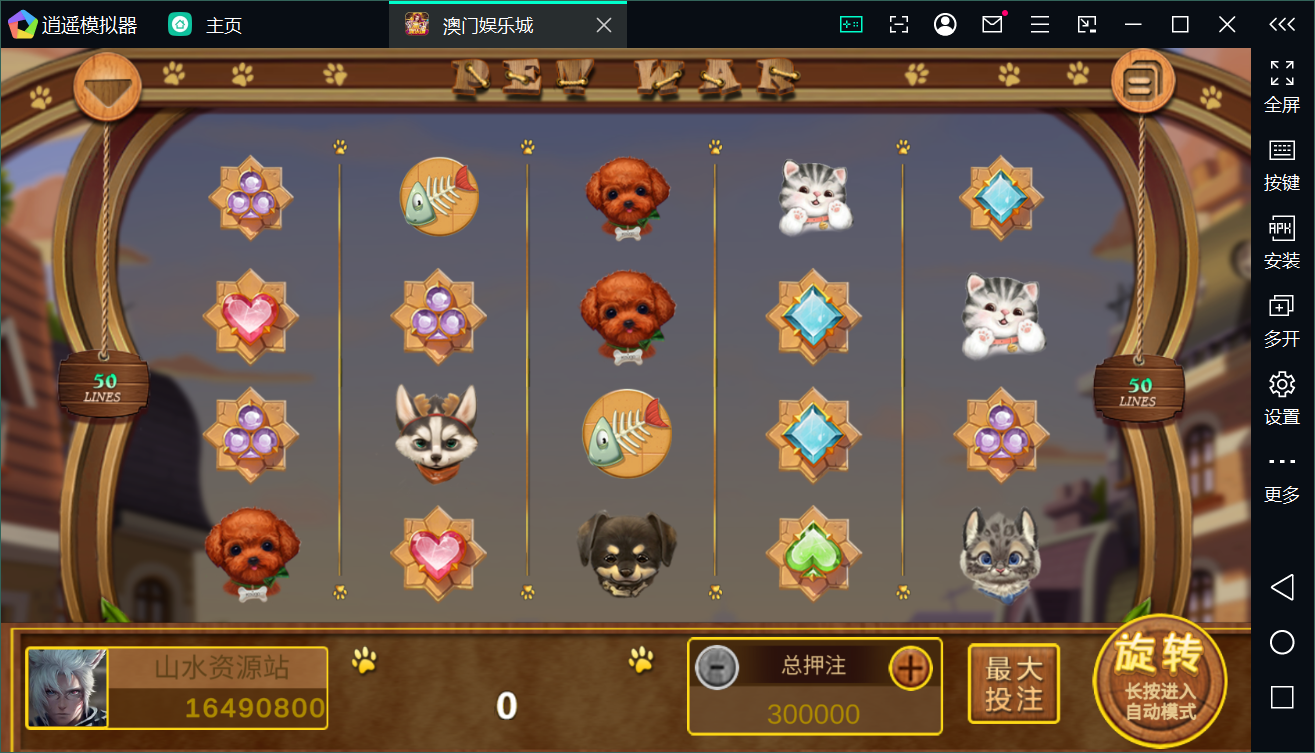1315x753 pixels.
Task: Expand the hanging arrow panel in game
Action: pyautogui.click(x=107, y=86)
